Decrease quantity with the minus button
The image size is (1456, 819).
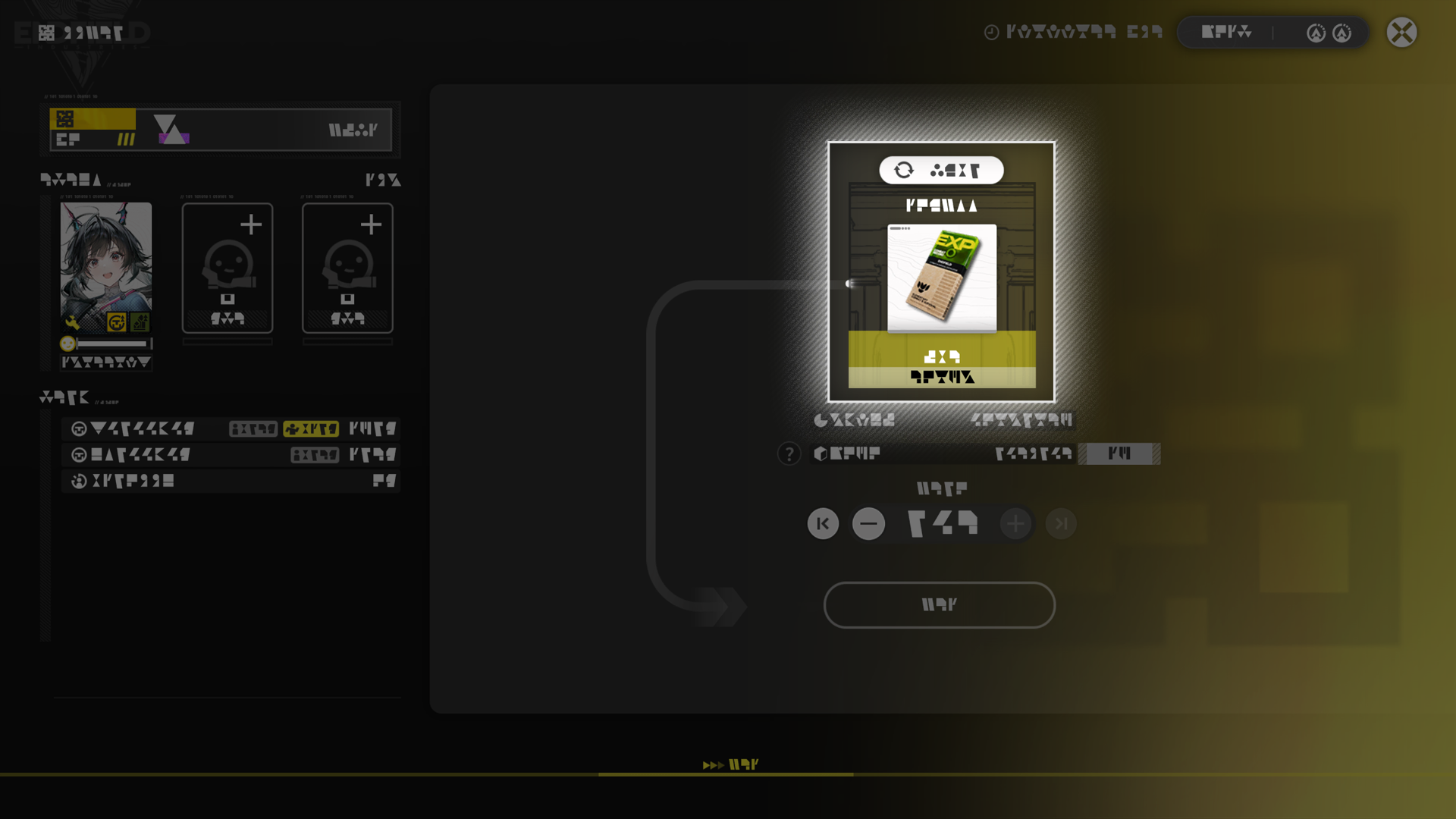[868, 523]
